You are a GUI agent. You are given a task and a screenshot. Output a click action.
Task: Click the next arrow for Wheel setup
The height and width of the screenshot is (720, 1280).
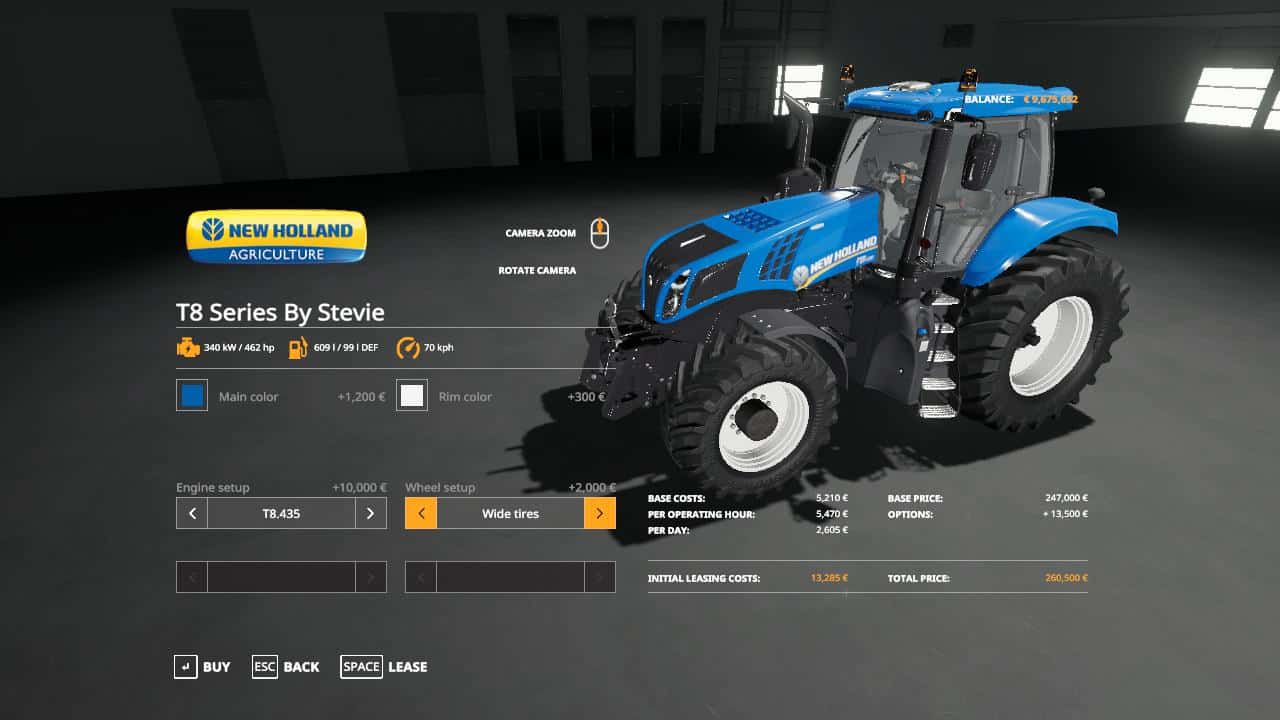click(x=600, y=513)
